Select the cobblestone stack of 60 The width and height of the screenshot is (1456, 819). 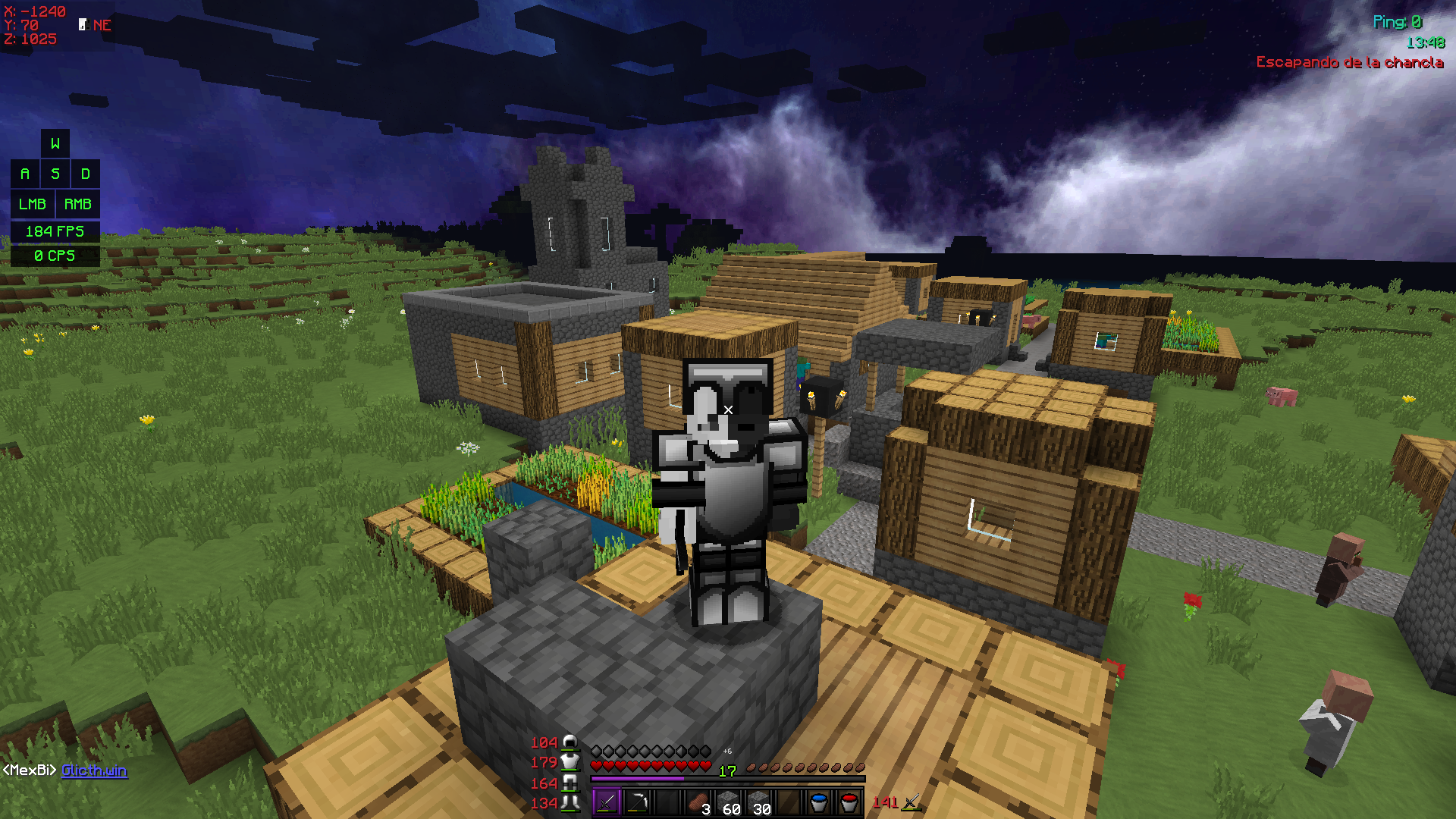tap(728, 802)
